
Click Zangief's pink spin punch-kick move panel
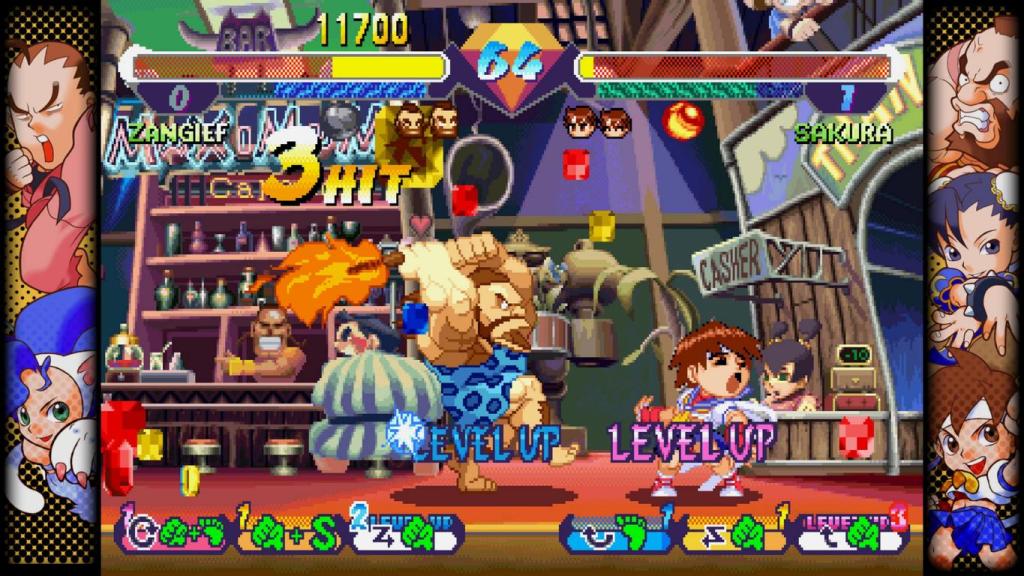[x=173, y=531]
